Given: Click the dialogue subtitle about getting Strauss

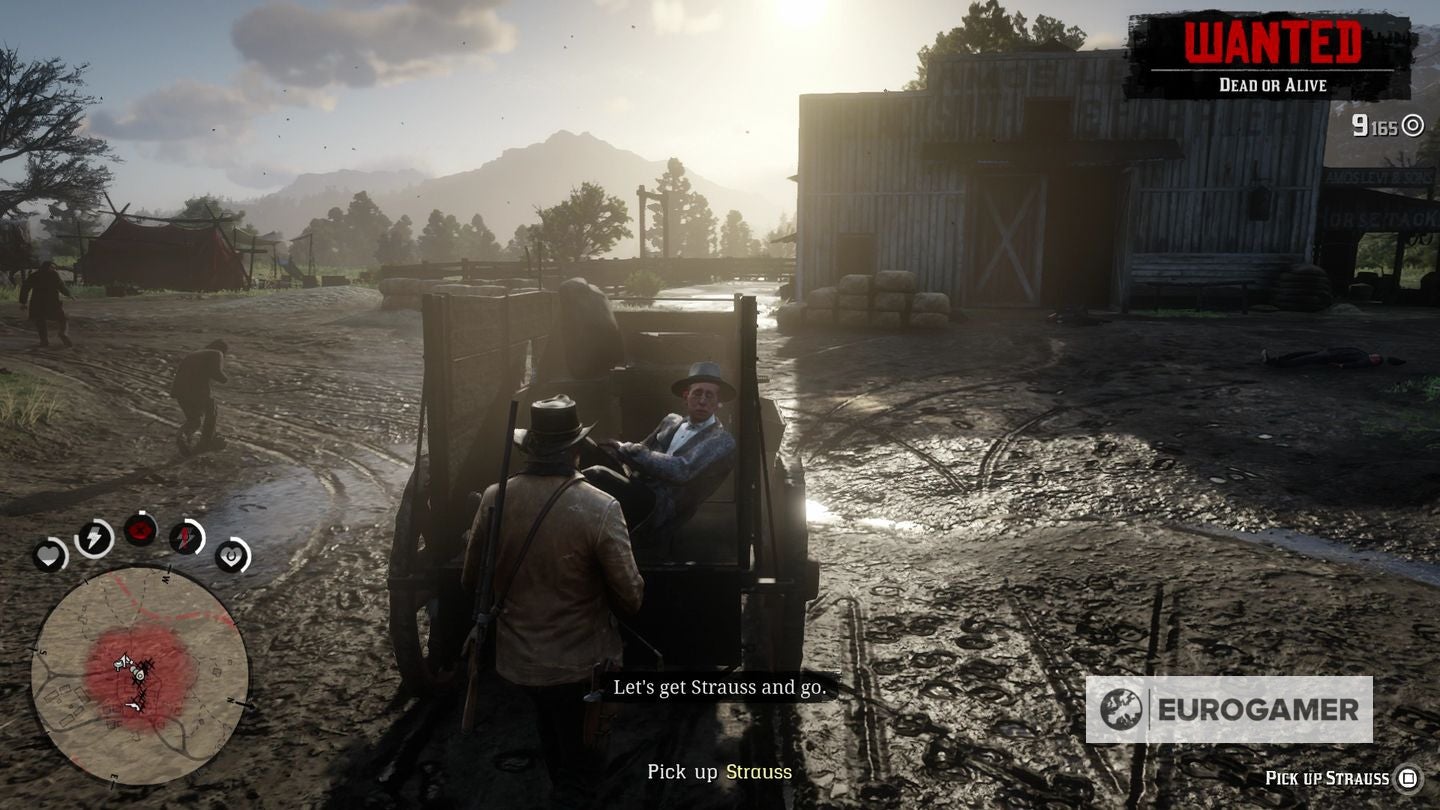Looking at the screenshot, I should (722, 688).
